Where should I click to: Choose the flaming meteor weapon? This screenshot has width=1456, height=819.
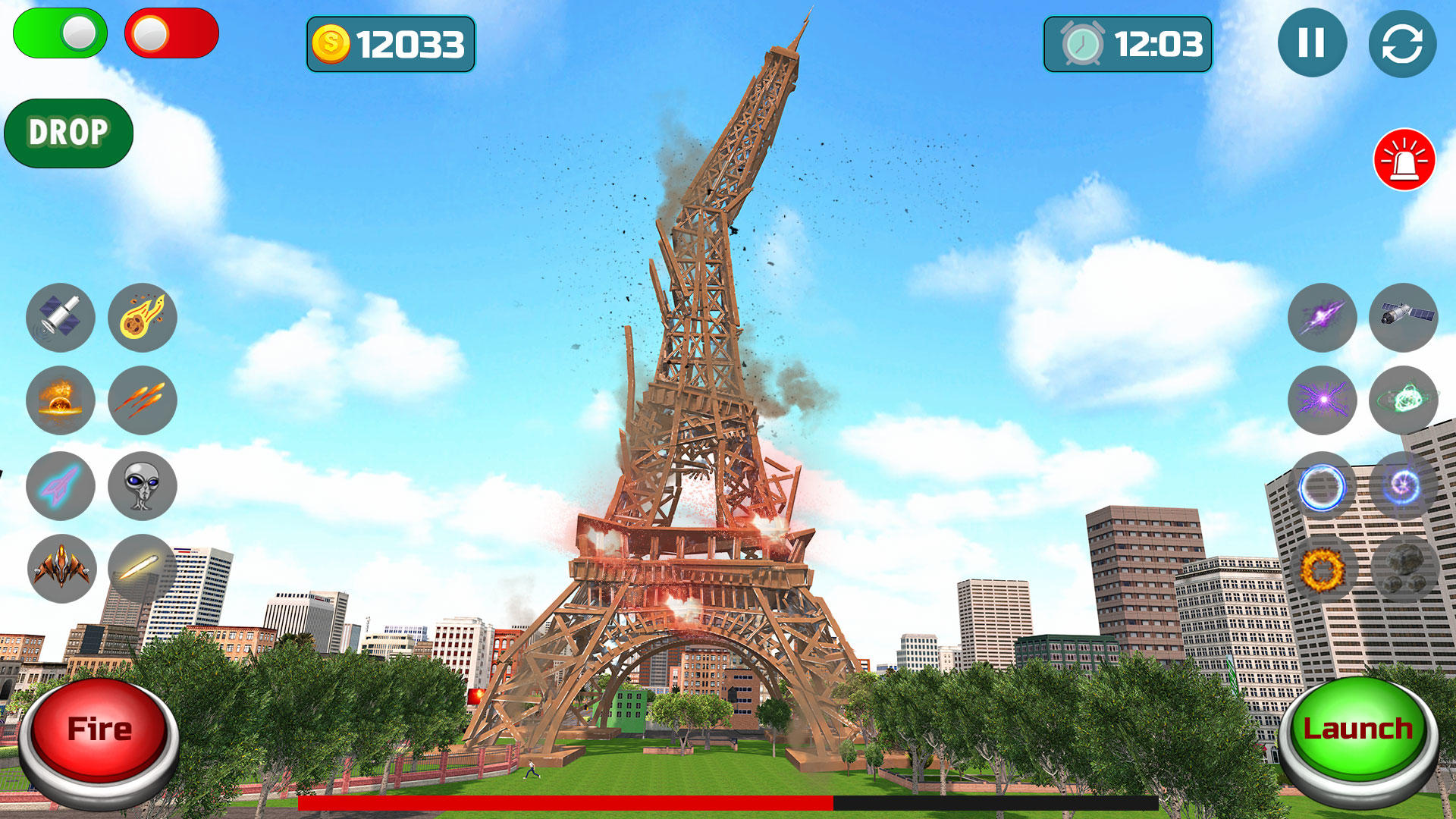click(143, 318)
